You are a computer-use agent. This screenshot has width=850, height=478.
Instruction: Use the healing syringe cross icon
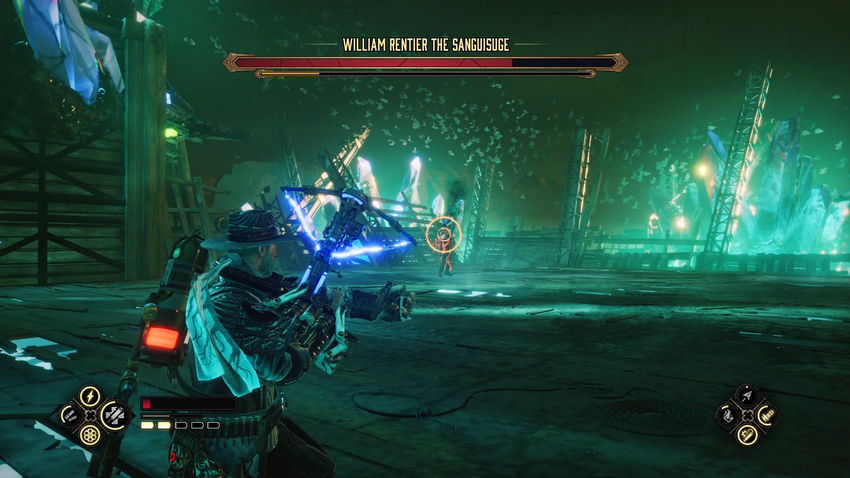click(x=114, y=415)
